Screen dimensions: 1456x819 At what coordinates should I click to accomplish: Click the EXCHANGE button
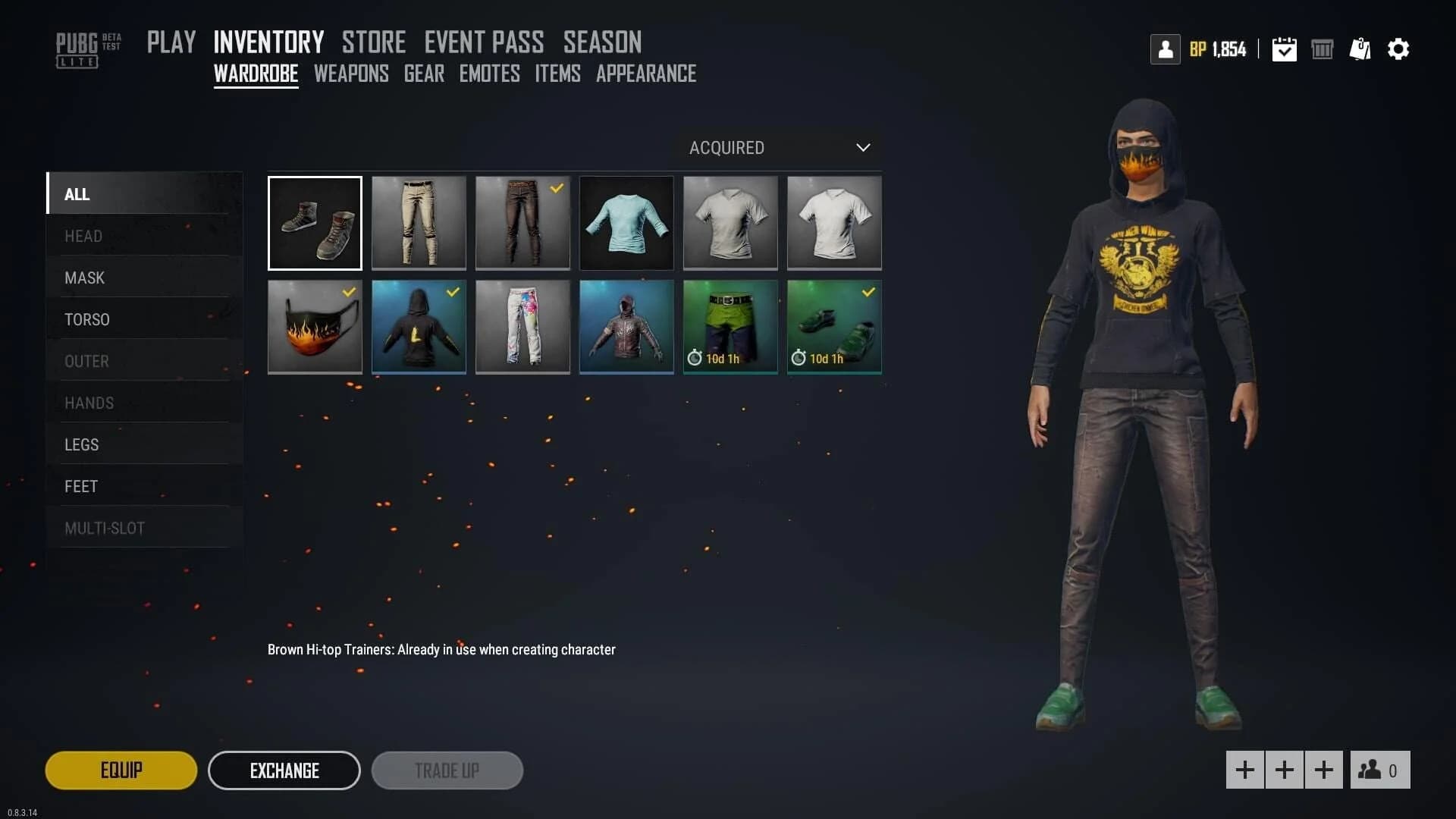284,770
